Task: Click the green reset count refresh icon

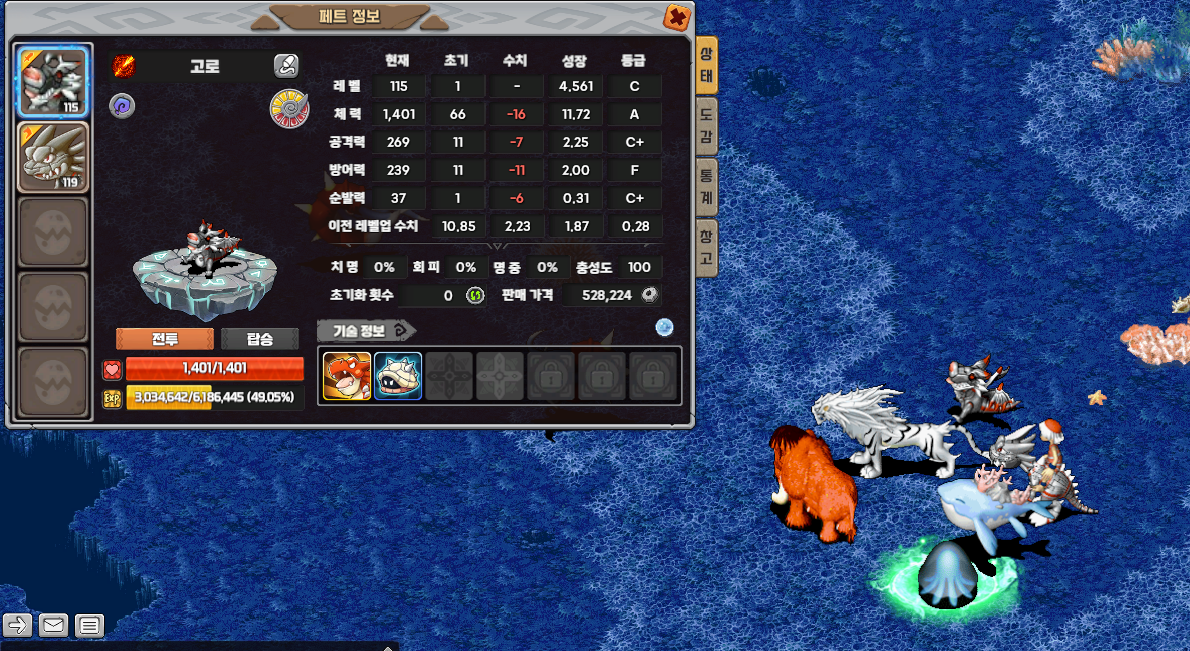Action: pos(474,295)
